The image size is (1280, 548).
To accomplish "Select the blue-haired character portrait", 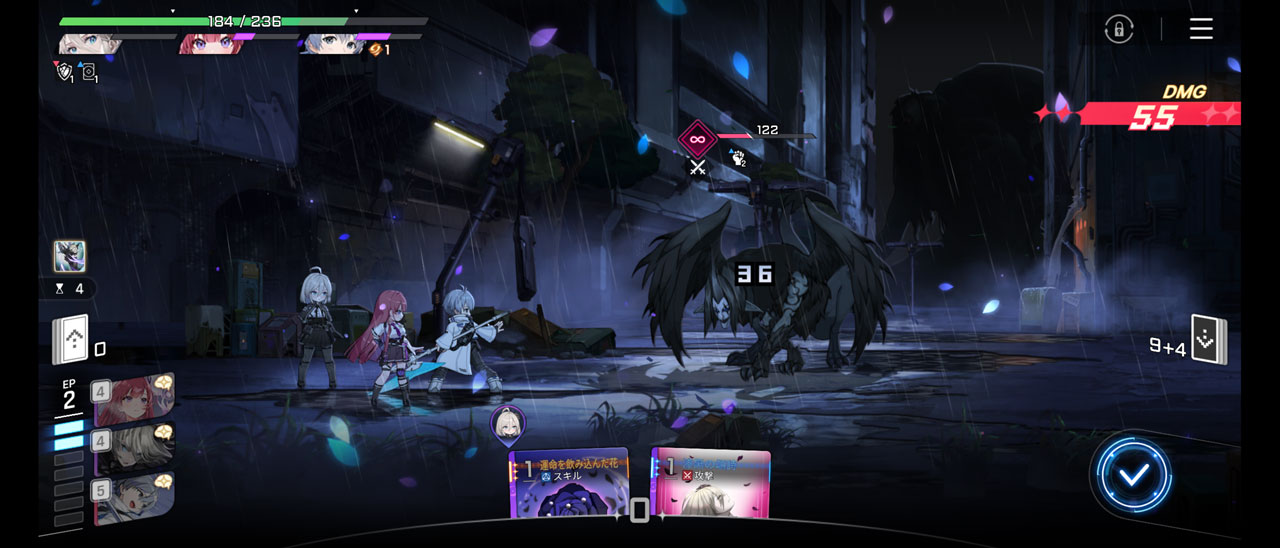I will coord(335,44).
